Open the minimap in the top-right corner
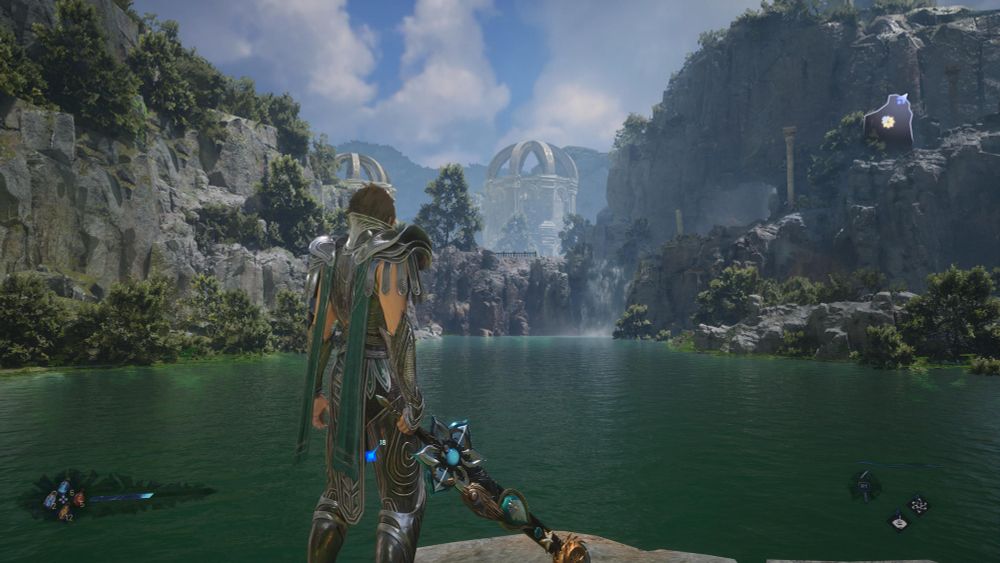 (x=889, y=121)
